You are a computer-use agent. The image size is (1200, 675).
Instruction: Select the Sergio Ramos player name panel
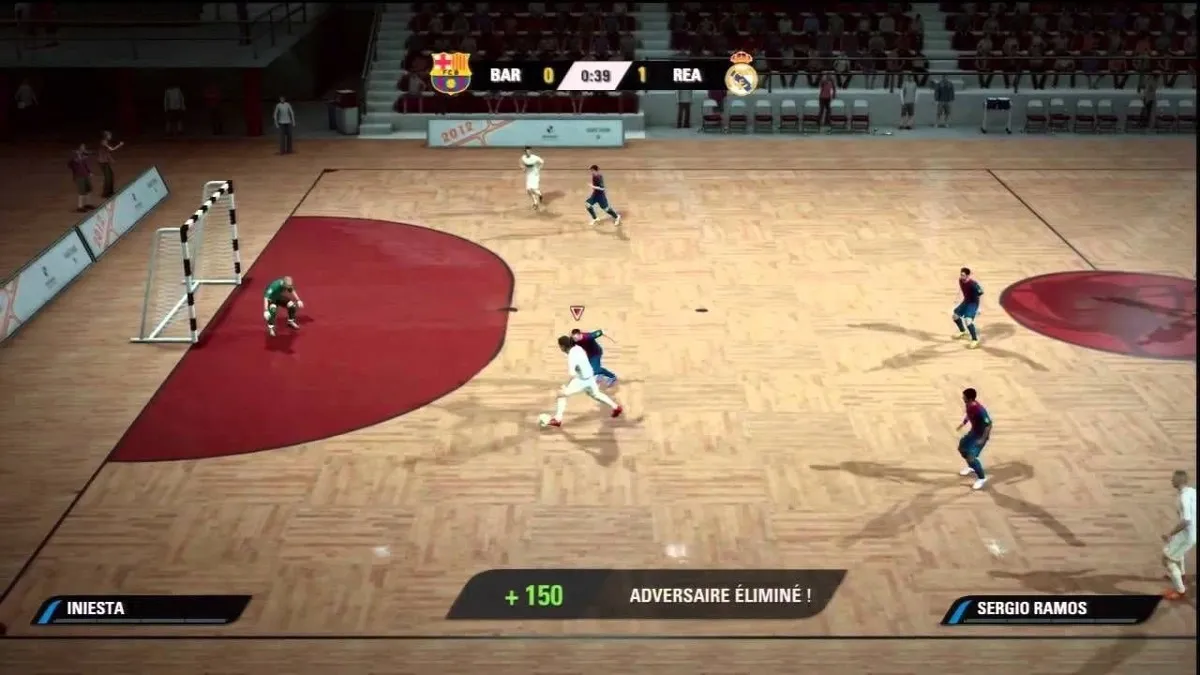point(1051,609)
